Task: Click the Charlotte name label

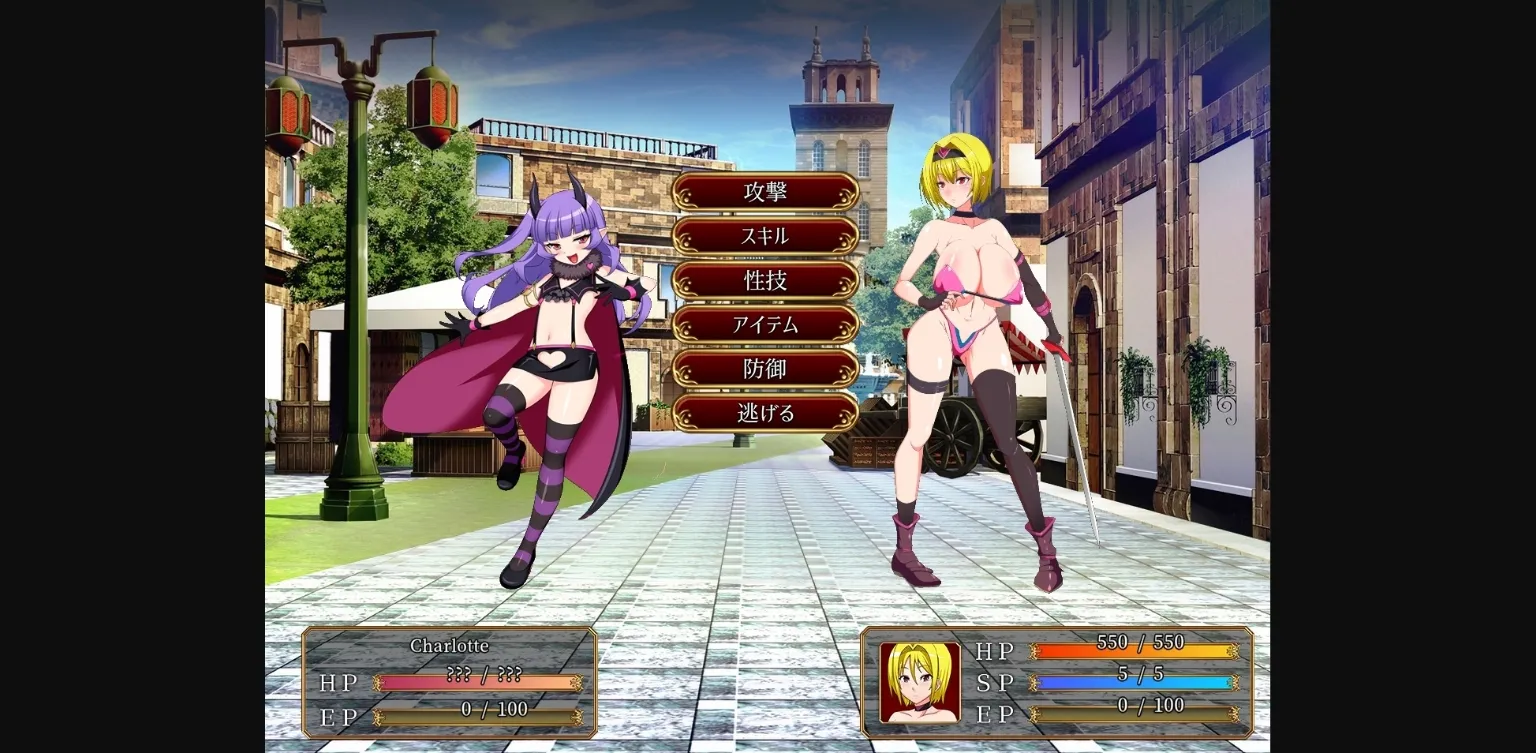Action: [451, 646]
